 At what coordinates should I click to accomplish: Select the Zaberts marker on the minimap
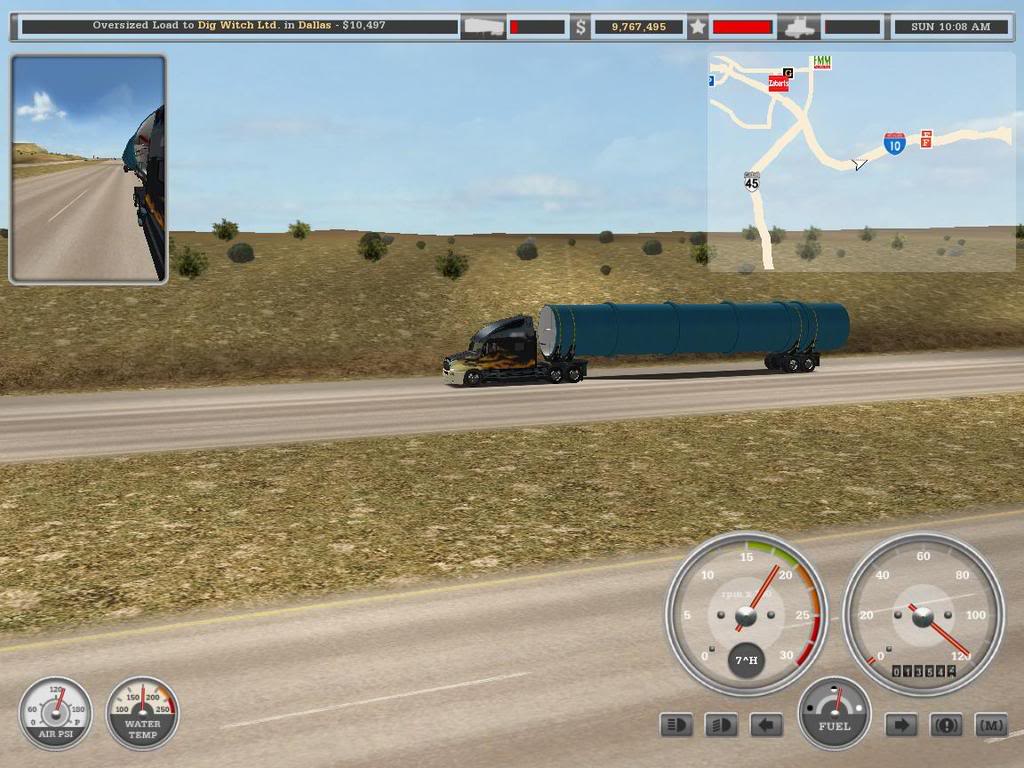coord(778,85)
